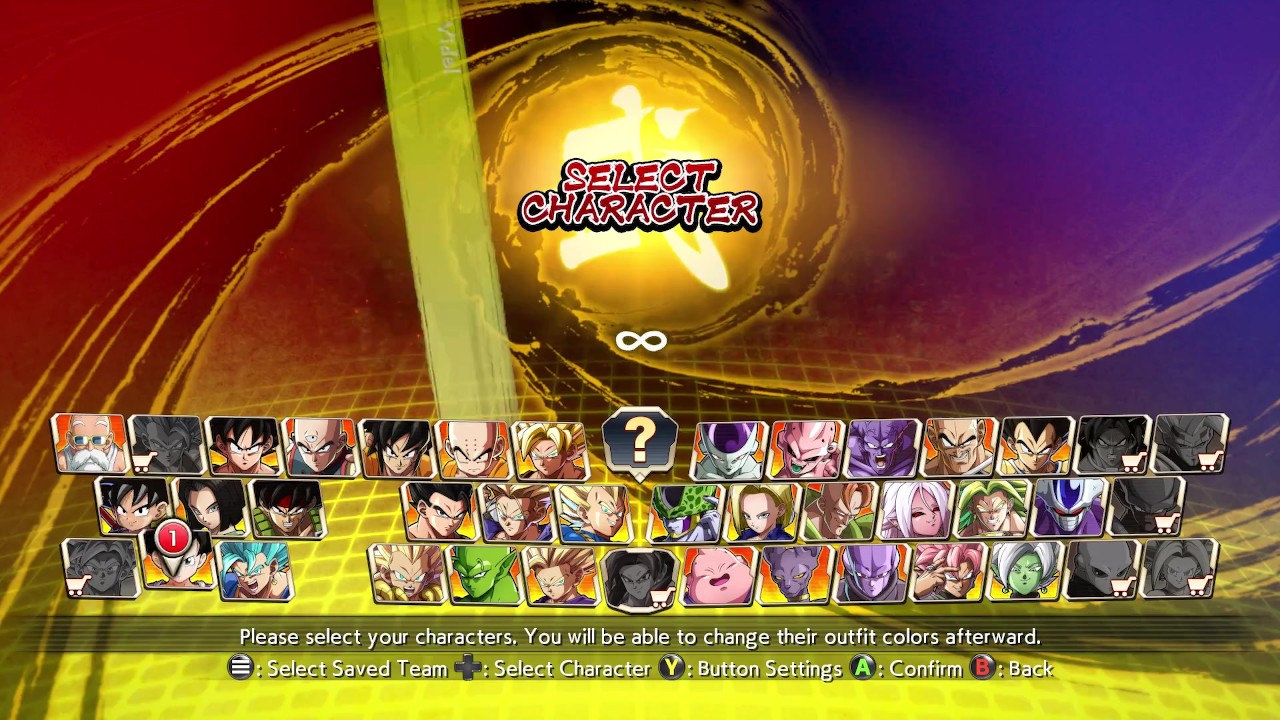Pick Vegito Blue's portrait

[x=255, y=570]
